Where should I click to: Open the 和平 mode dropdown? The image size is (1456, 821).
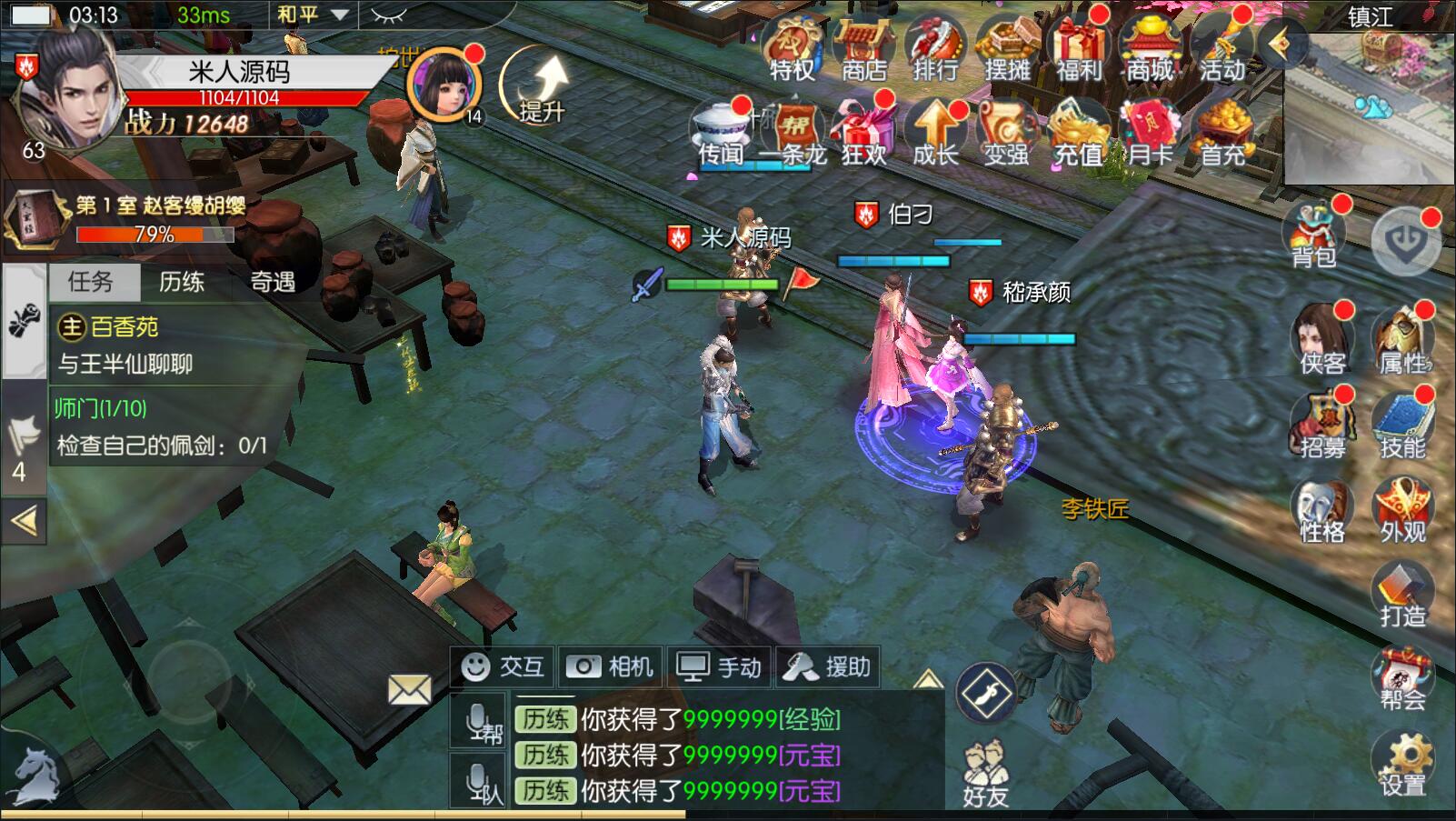click(313, 15)
